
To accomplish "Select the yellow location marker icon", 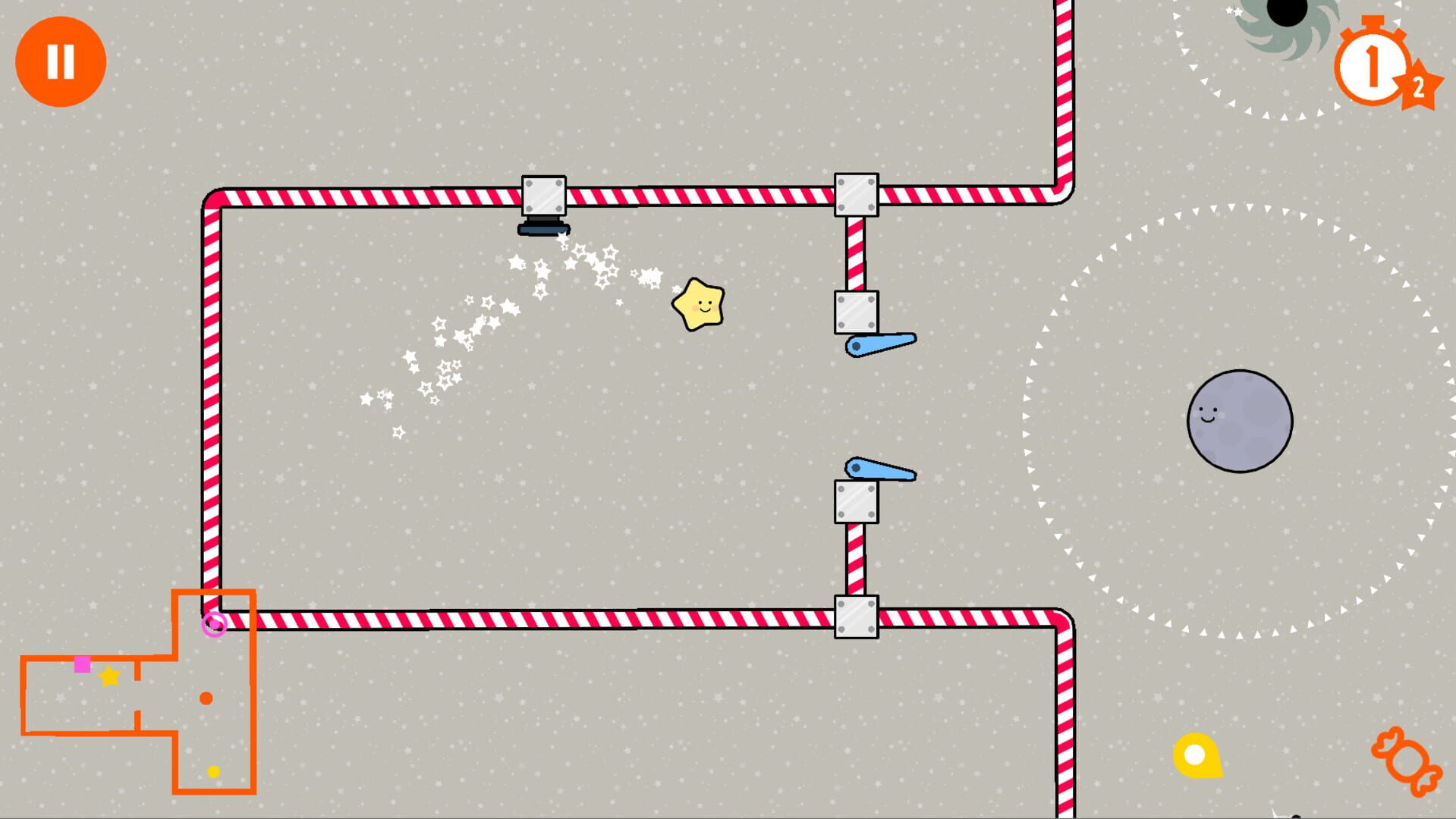I will (1197, 755).
